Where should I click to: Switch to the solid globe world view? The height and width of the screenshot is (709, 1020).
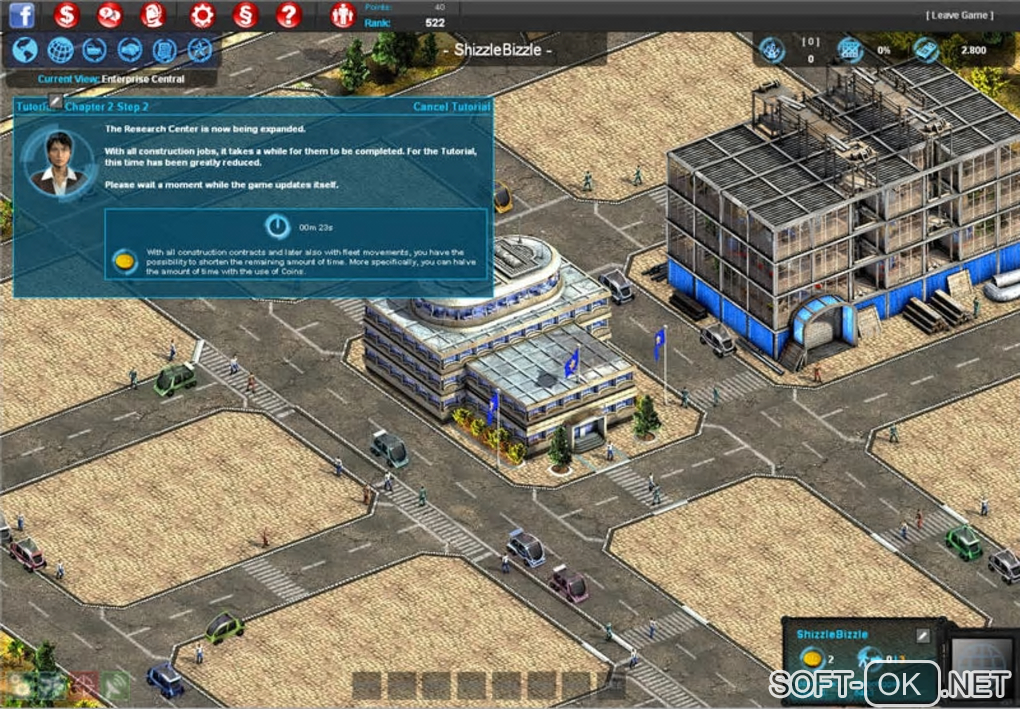[x=25, y=50]
